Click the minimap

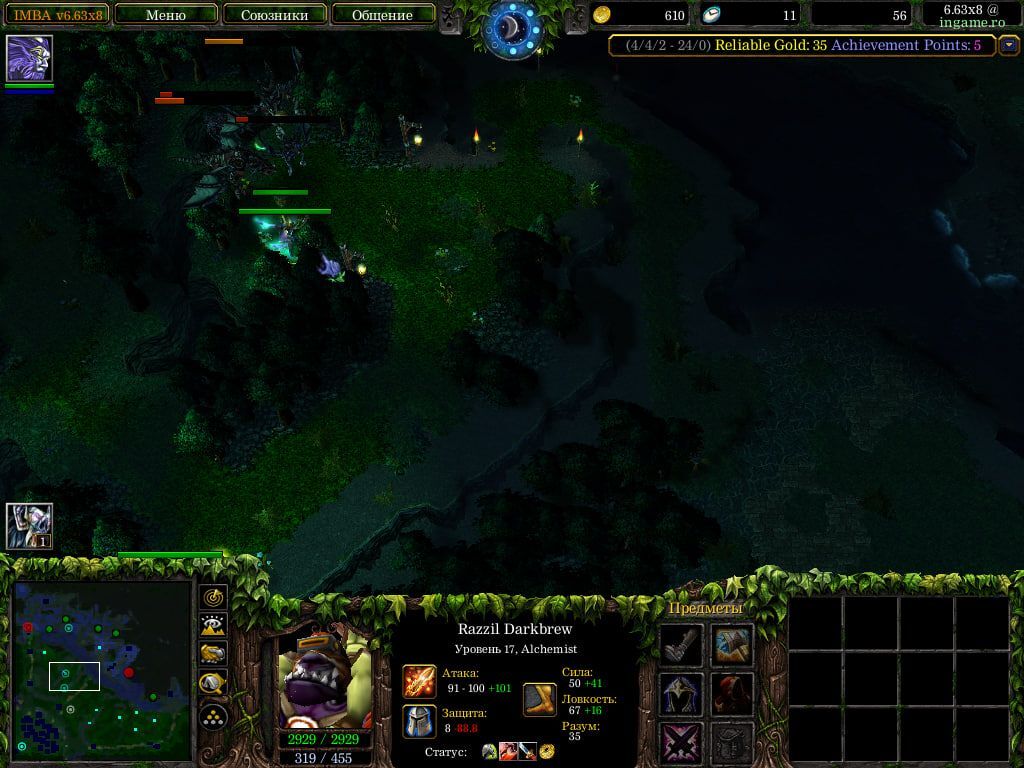click(102, 670)
